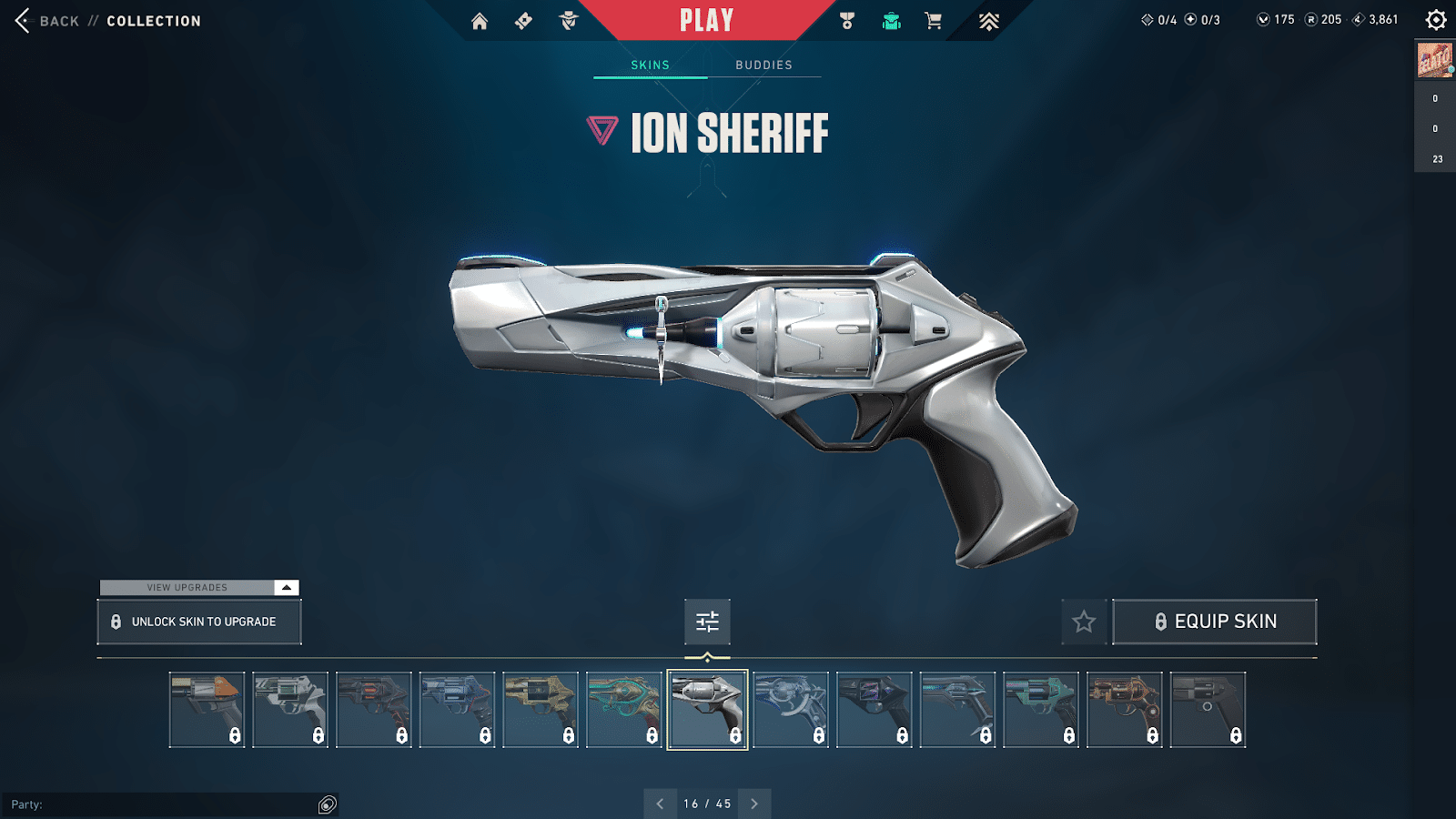Open the settings gear
This screenshot has width=1456, height=819.
1436,19
